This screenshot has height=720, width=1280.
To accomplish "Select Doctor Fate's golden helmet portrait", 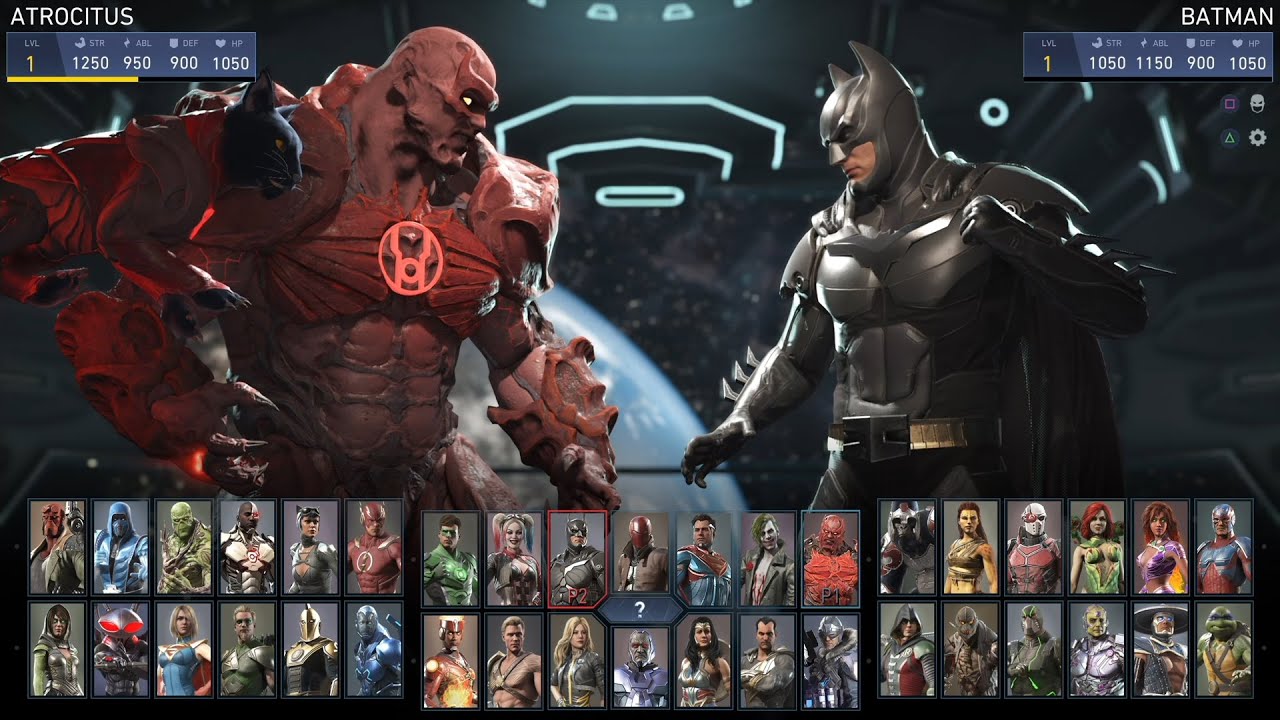I will click(310, 652).
